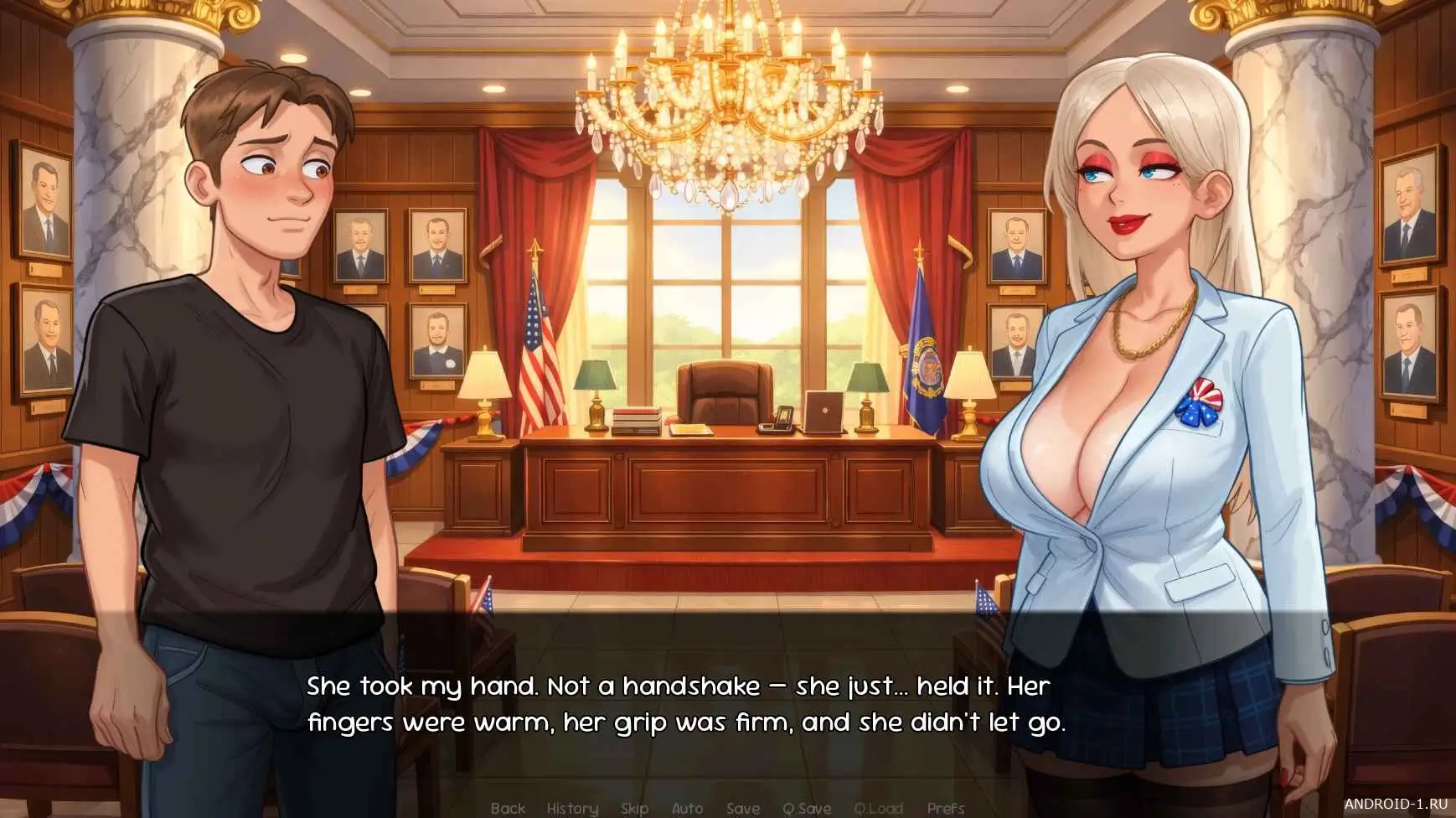The height and width of the screenshot is (818, 1456).
Task: Advance the dialogue text box
Action: [x=685, y=704]
